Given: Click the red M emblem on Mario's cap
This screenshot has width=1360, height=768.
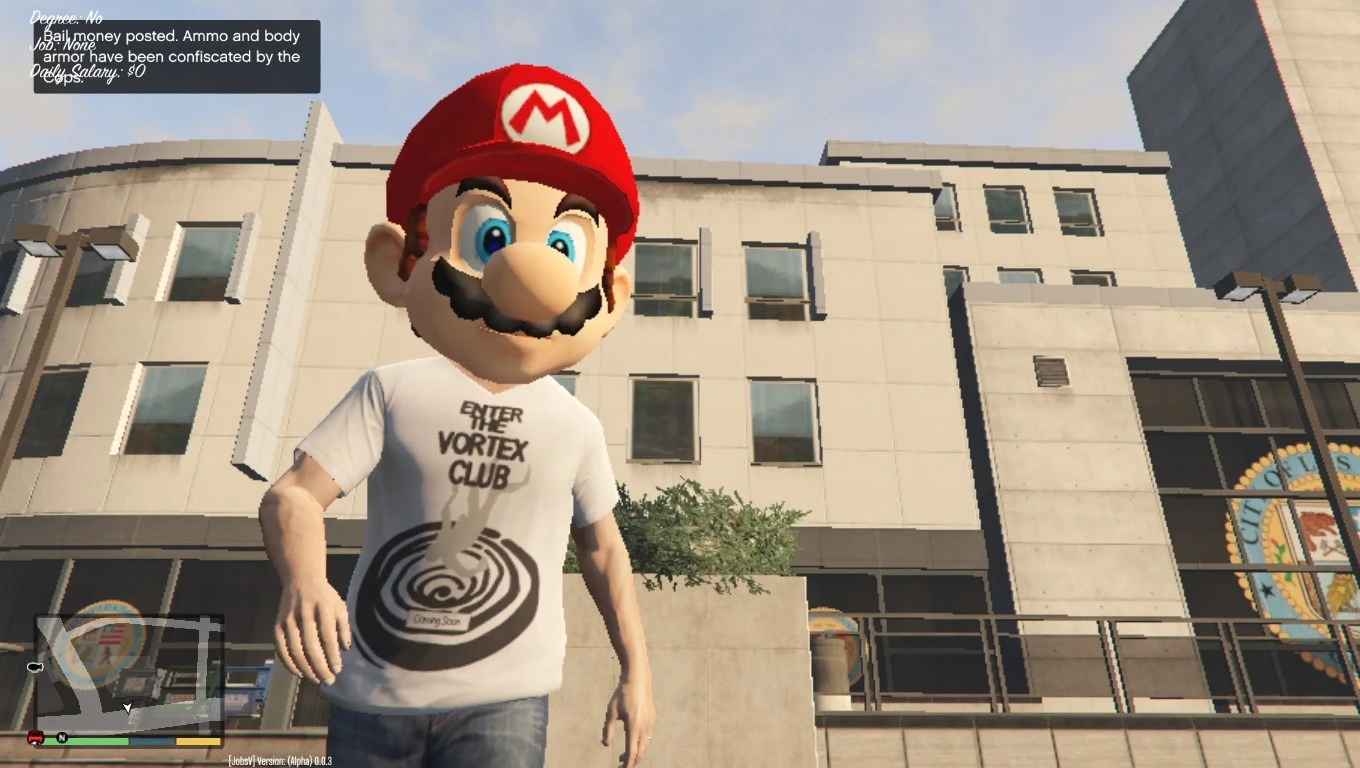Looking at the screenshot, I should (x=545, y=114).
